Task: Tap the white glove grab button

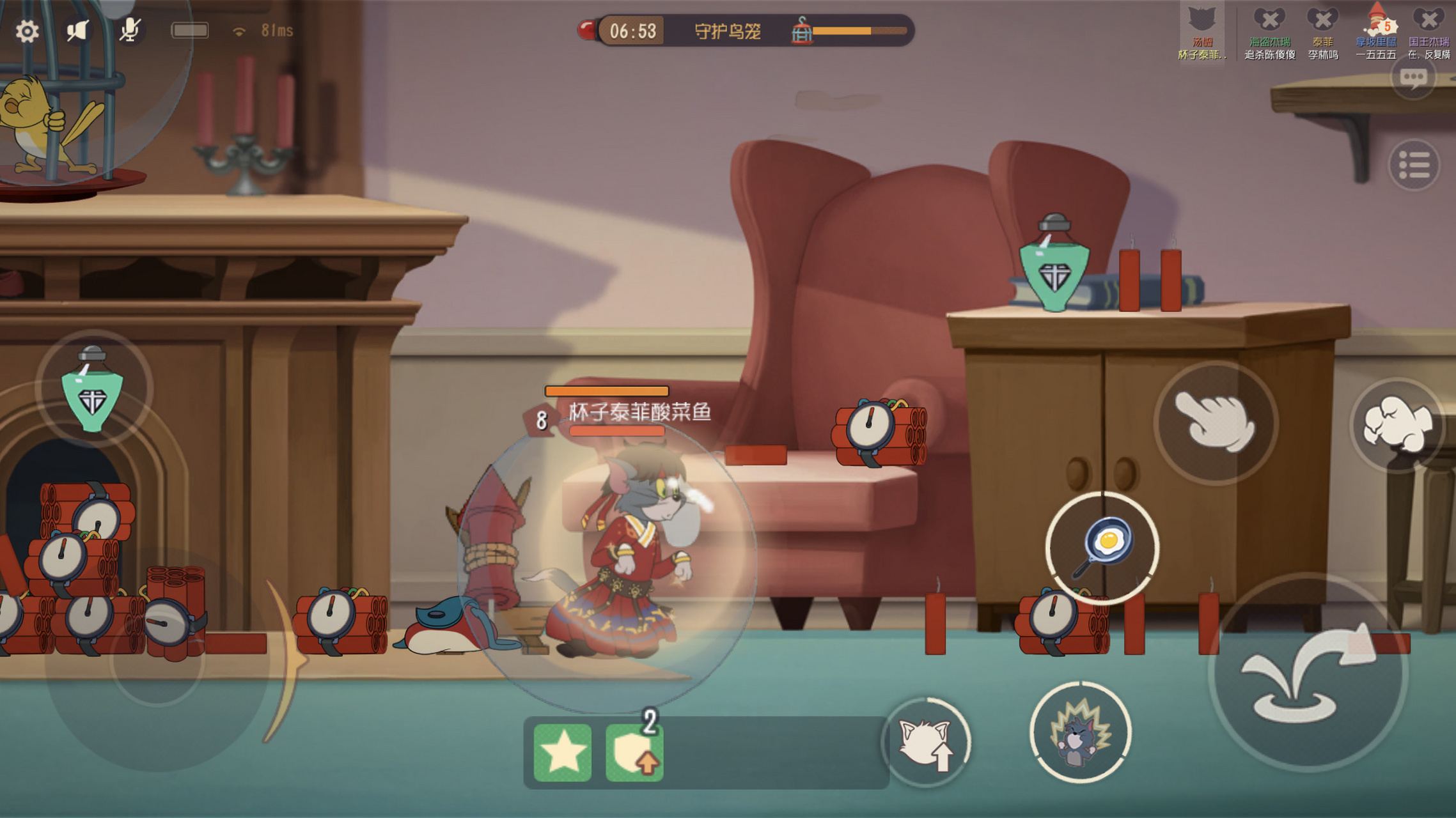Action: [x=1215, y=423]
